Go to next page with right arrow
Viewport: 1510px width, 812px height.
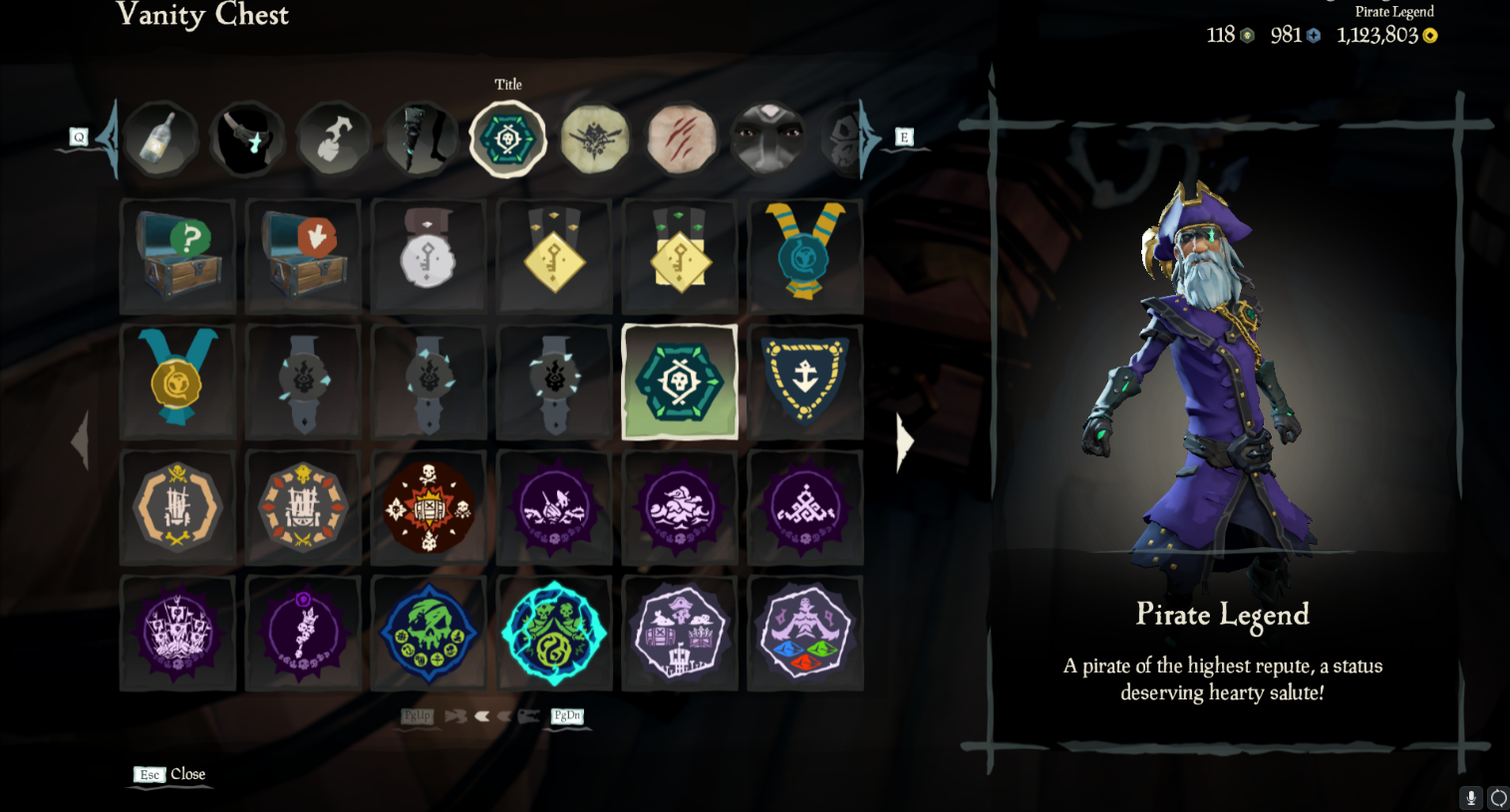coord(904,441)
